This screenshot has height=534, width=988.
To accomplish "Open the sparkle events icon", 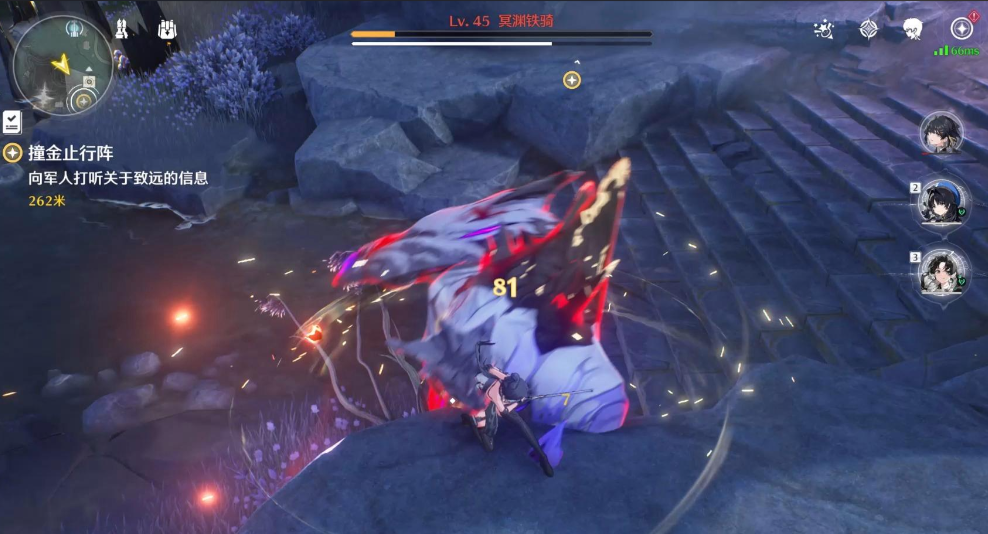I will point(824,29).
